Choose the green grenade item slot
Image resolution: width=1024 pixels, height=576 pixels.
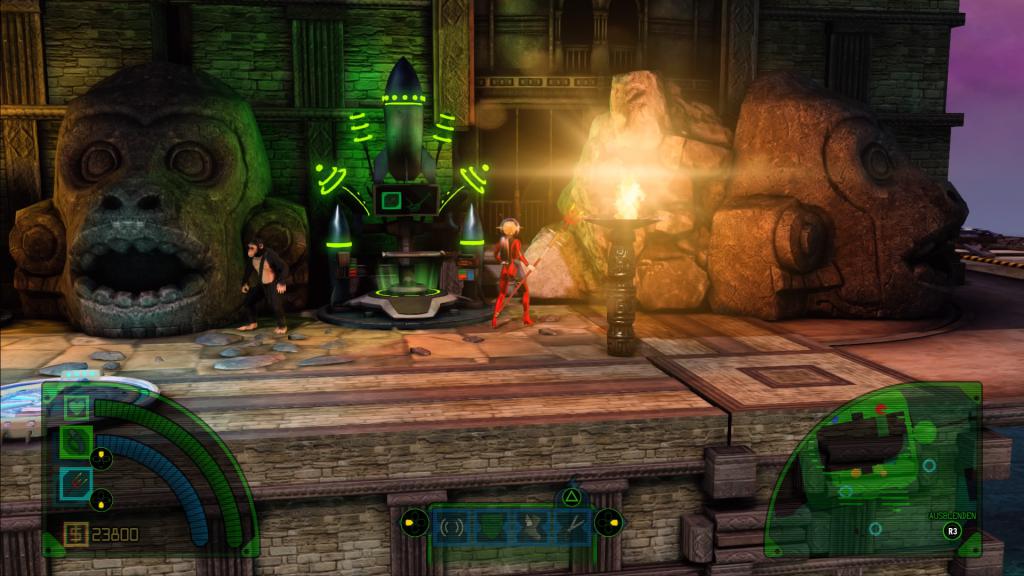click(78, 441)
